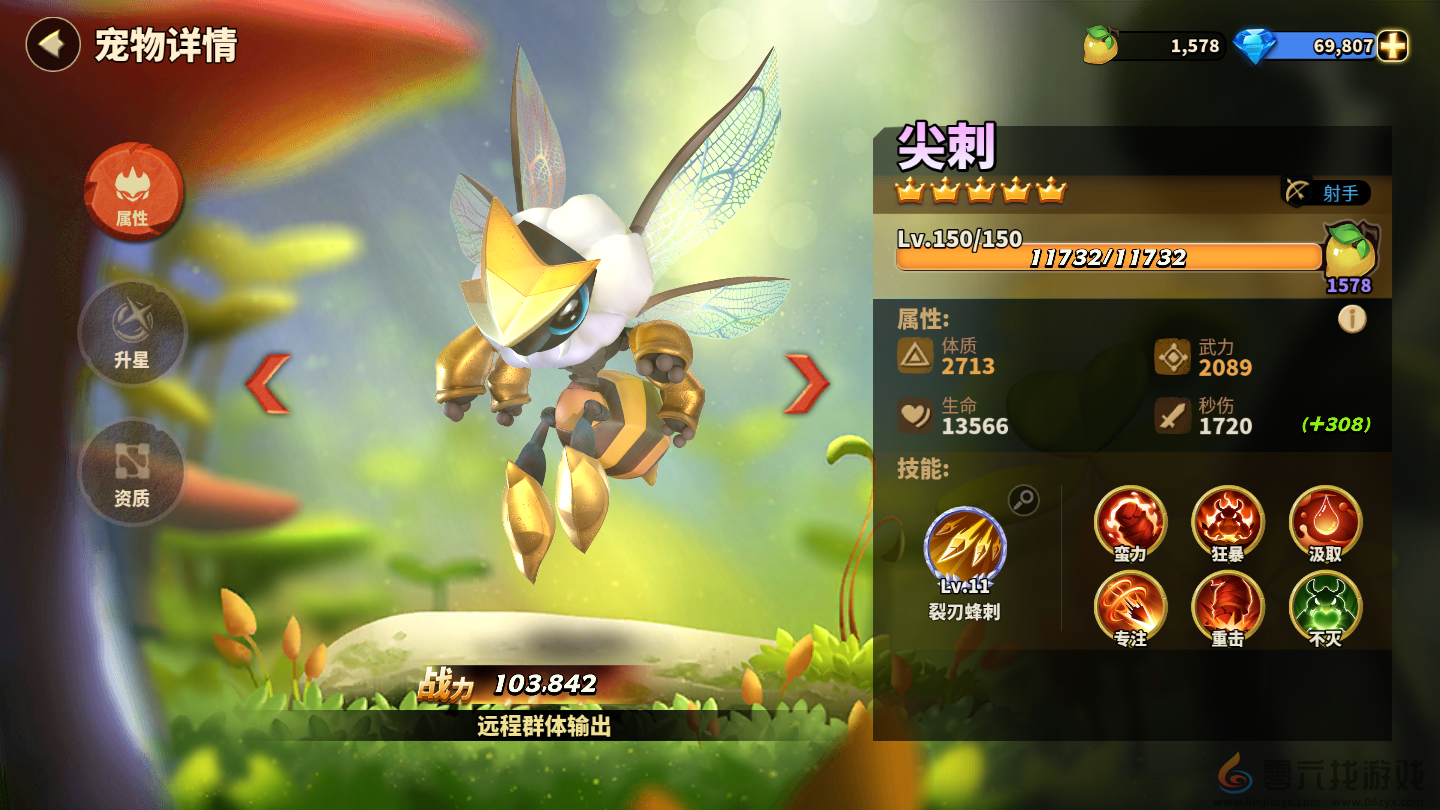Check the green 不灭 skill icon
Screen dimensions: 1440x810
click(1325, 605)
